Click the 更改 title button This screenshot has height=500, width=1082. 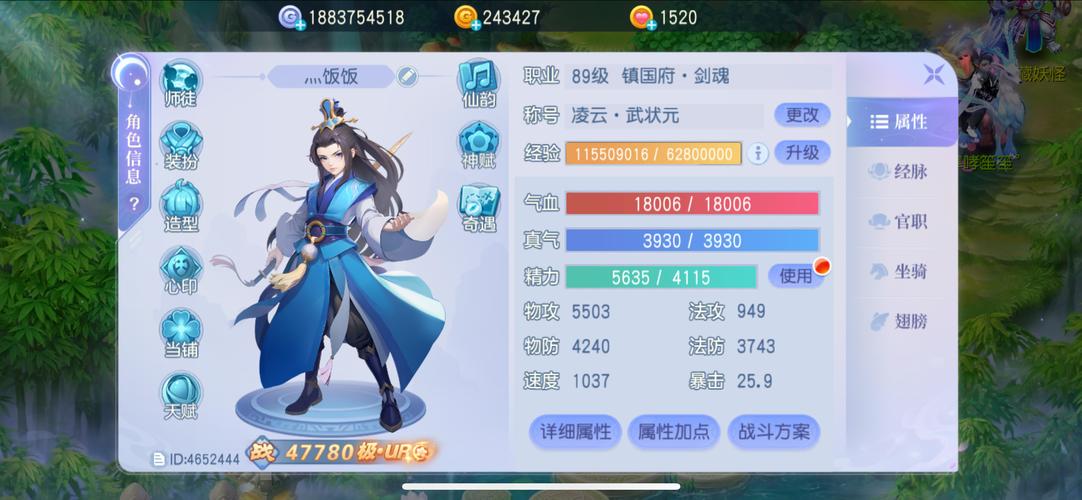coord(802,115)
